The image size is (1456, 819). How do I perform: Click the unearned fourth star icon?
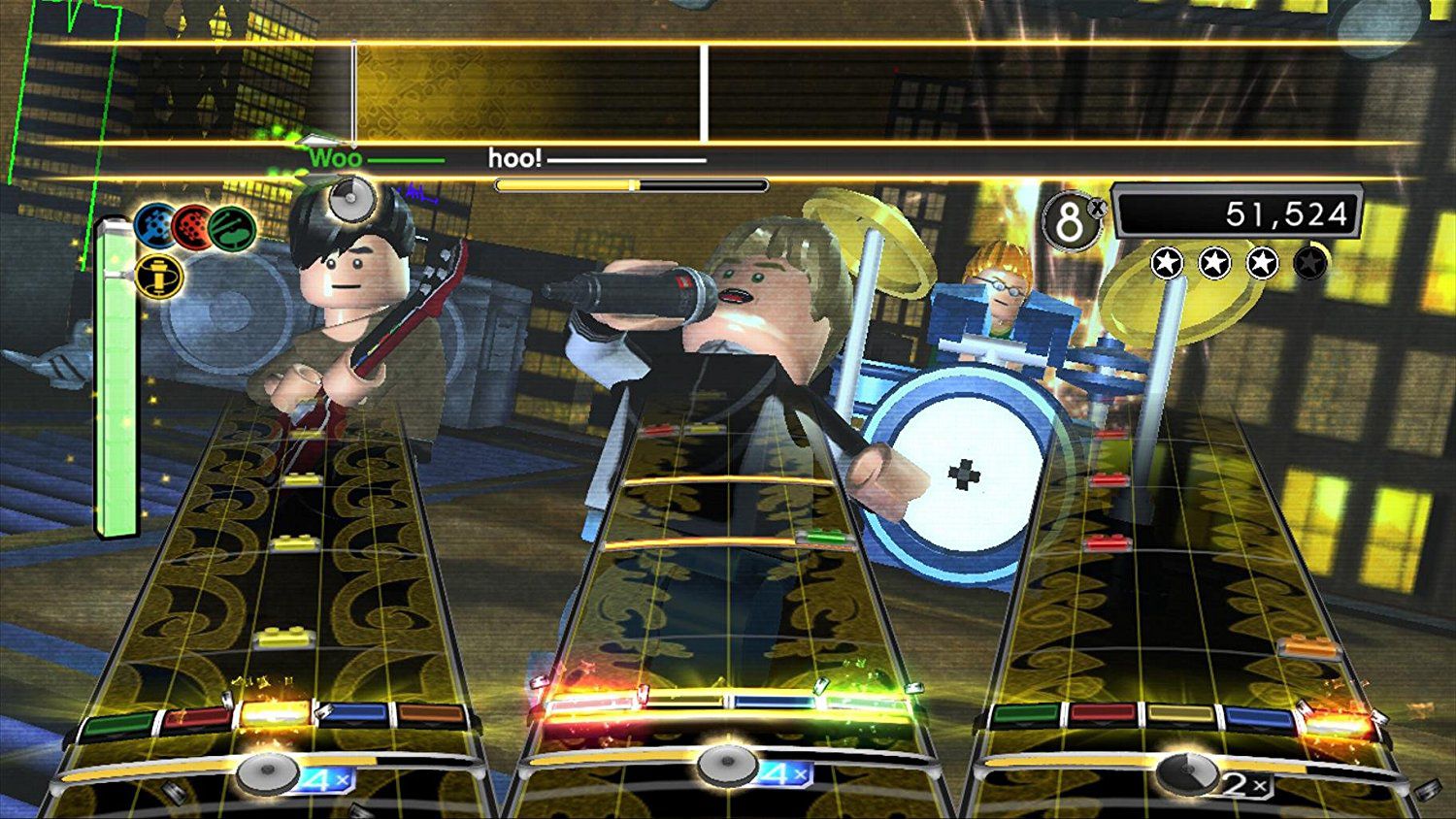coord(1312,261)
